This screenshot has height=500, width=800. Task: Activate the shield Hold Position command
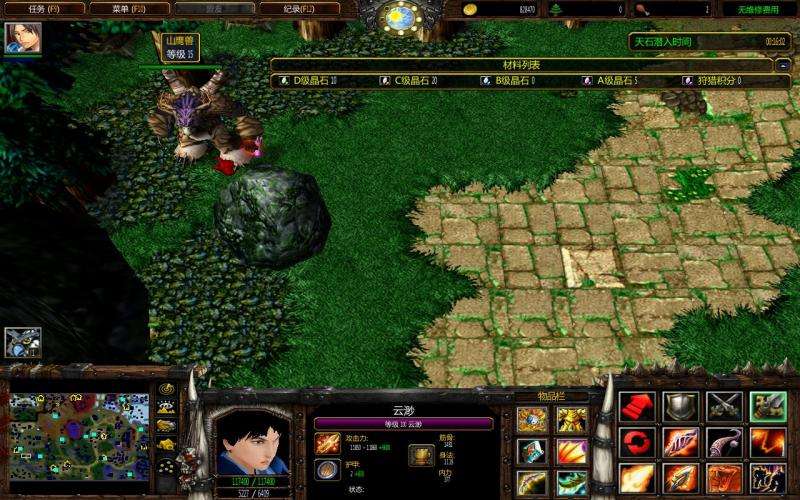pos(680,406)
